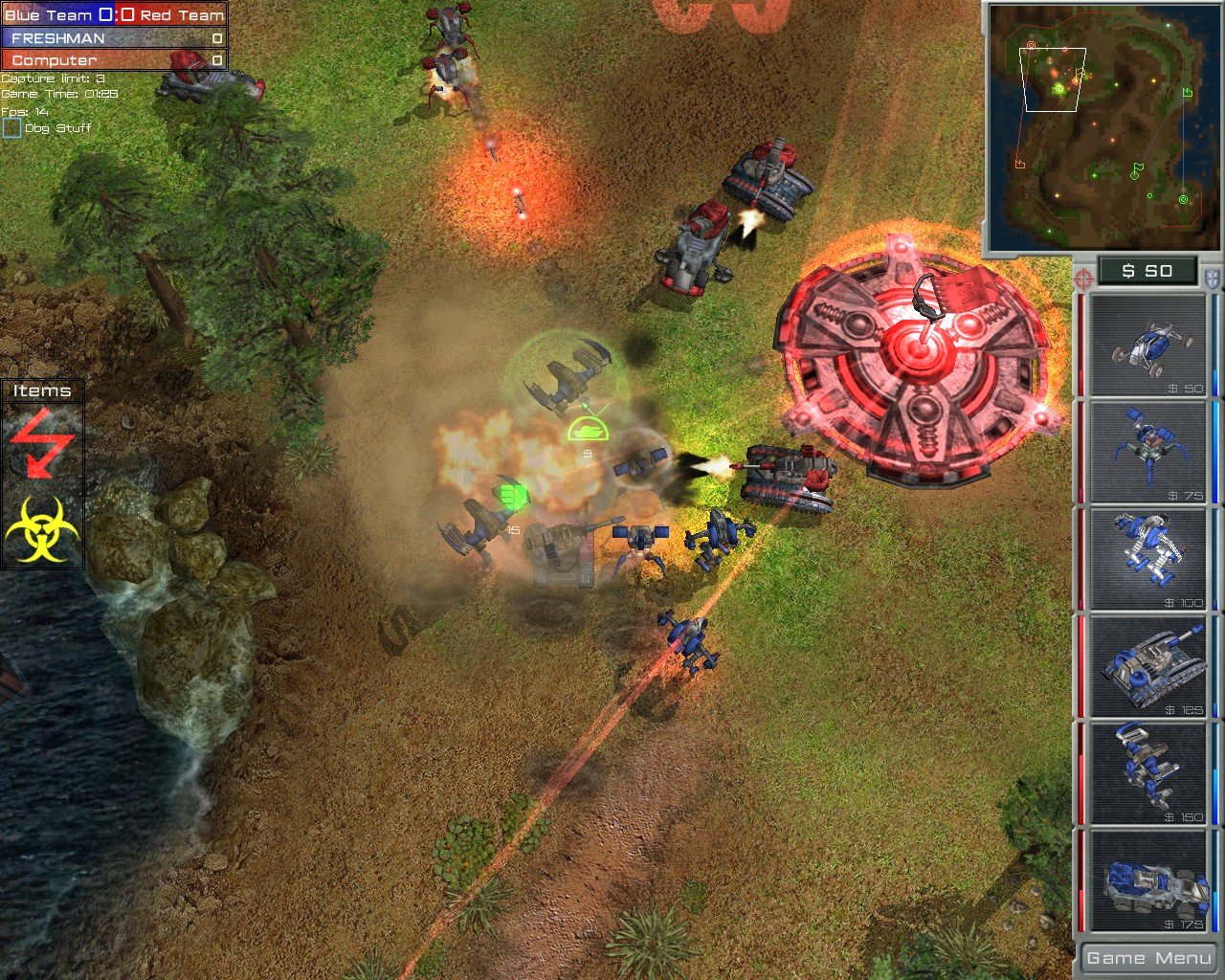Toggle the Dbg Stuff checkbox
Image resolution: width=1225 pixels, height=980 pixels.
(12, 126)
